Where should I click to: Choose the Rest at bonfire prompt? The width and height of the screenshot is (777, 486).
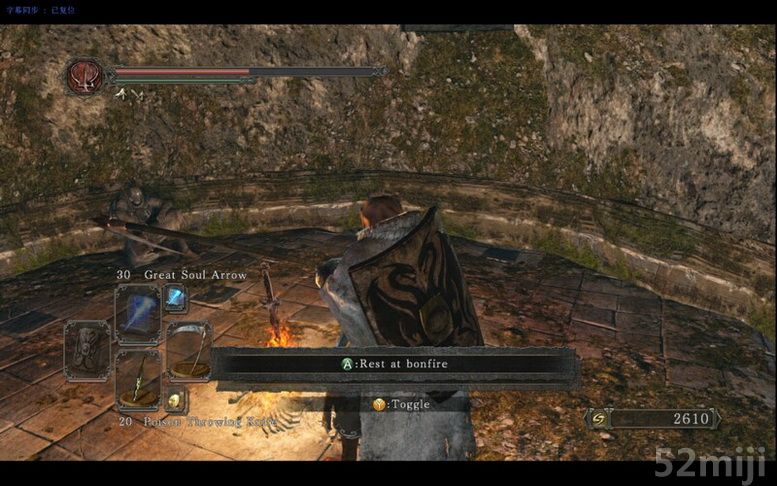pyautogui.click(x=394, y=364)
